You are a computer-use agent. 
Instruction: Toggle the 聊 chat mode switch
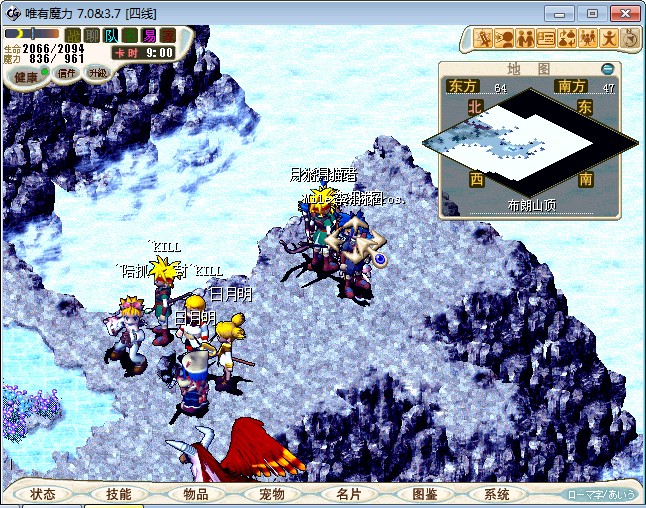click(91, 35)
